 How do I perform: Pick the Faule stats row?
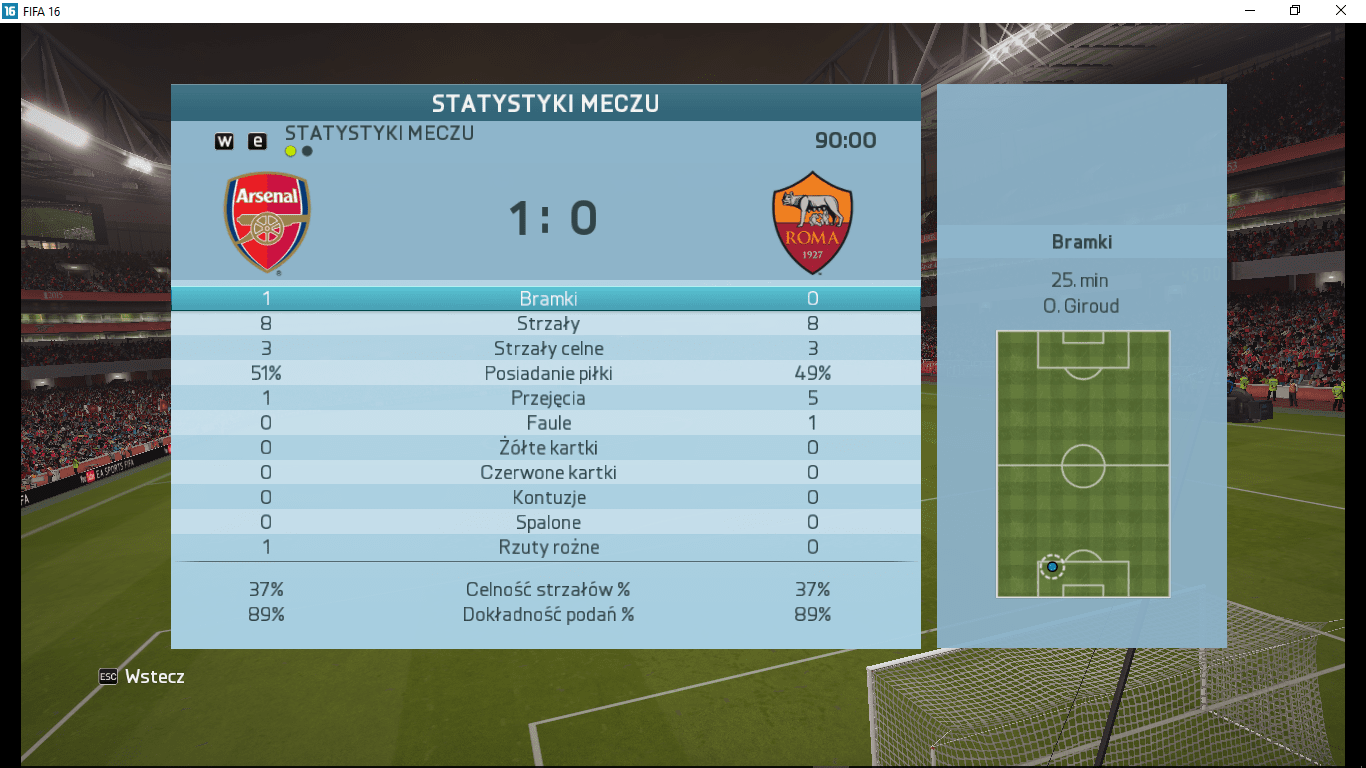(547, 423)
